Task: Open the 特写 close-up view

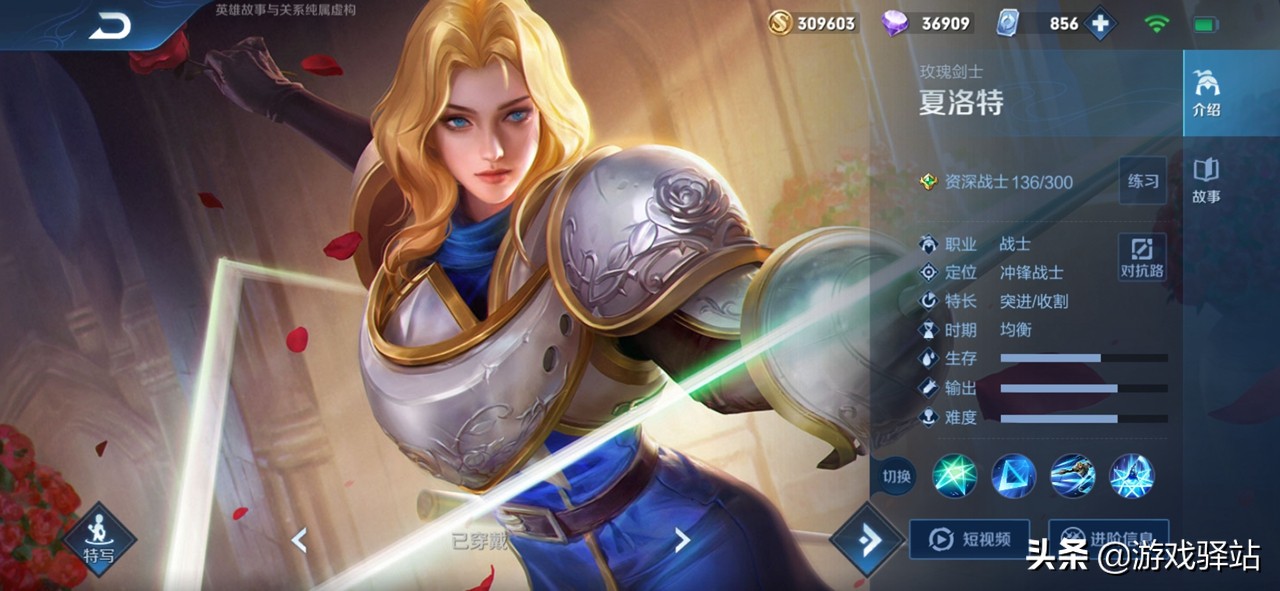Action: [x=99, y=538]
